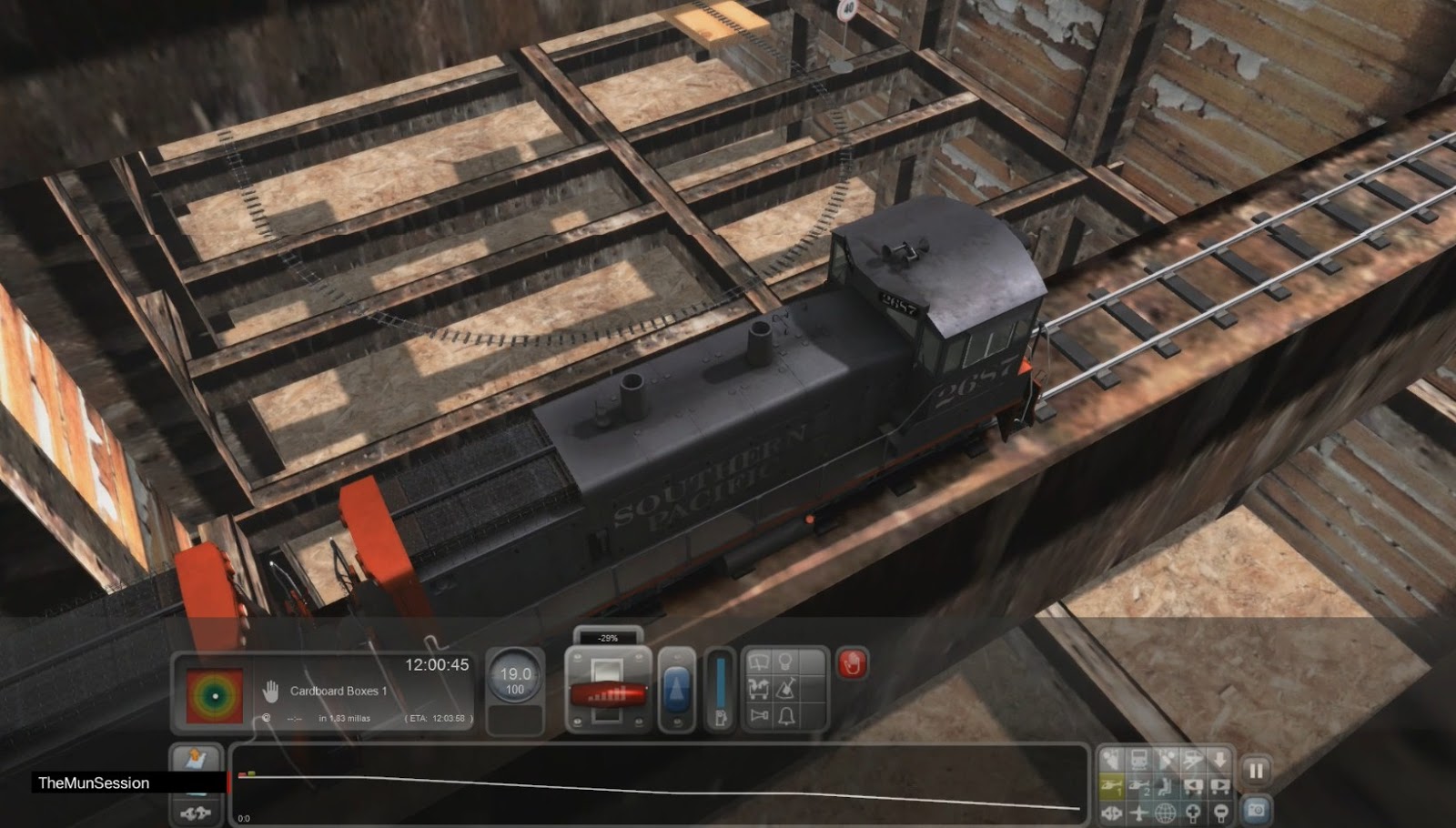The width and height of the screenshot is (1456, 828).
Task: Engage the red emergency stop button
Action: tap(852, 662)
